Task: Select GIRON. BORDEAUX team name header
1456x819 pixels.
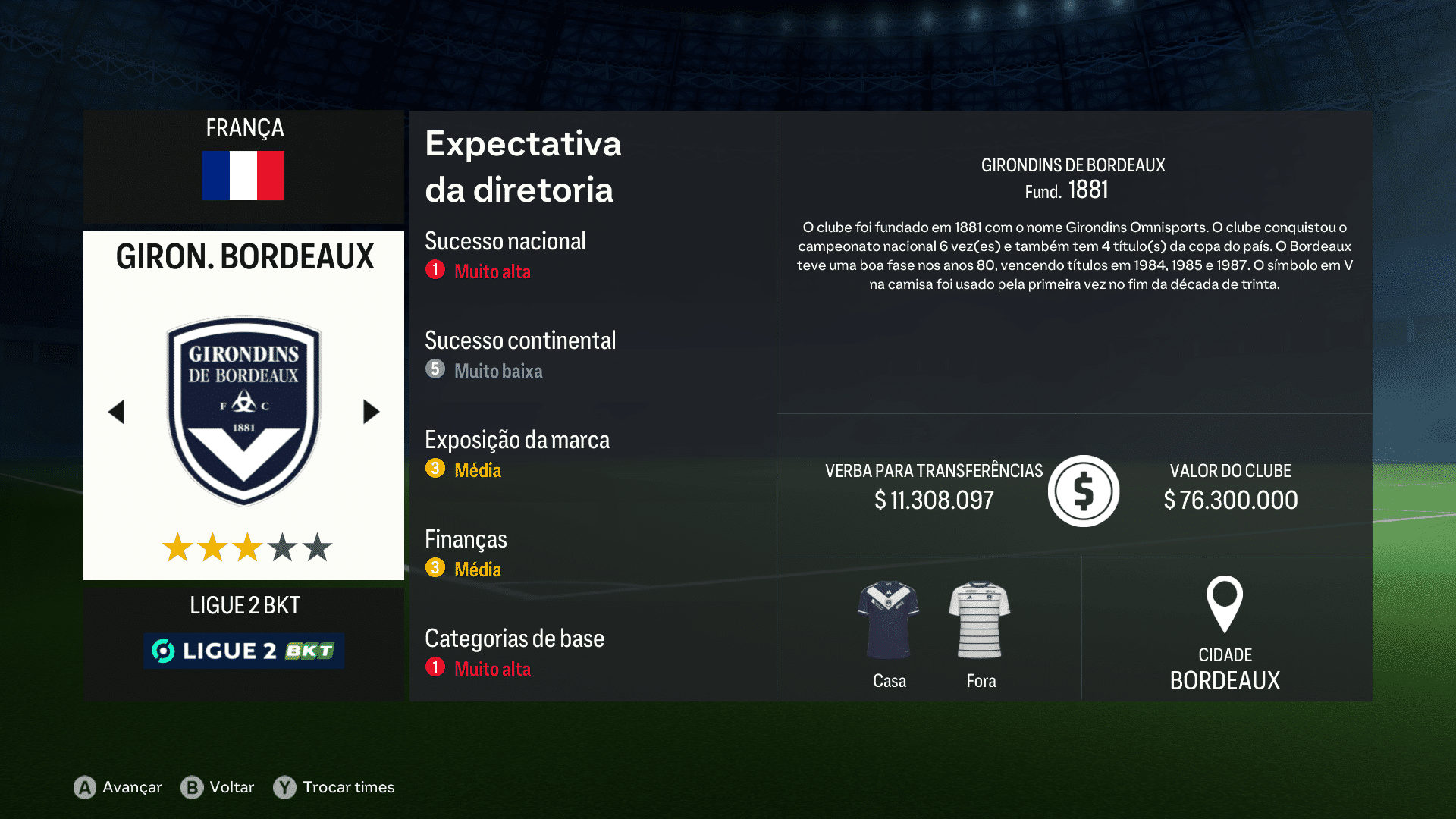Action: point(243,256)
